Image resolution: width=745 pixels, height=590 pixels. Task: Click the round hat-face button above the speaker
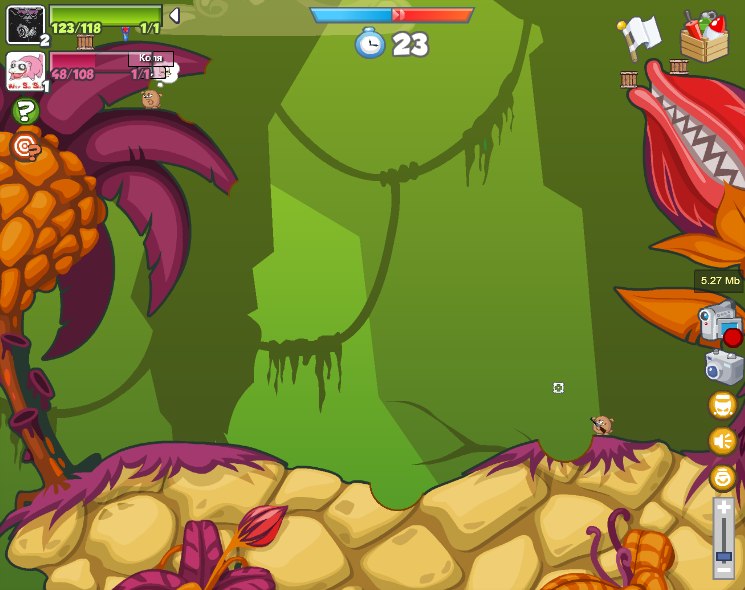pos(722,405)
